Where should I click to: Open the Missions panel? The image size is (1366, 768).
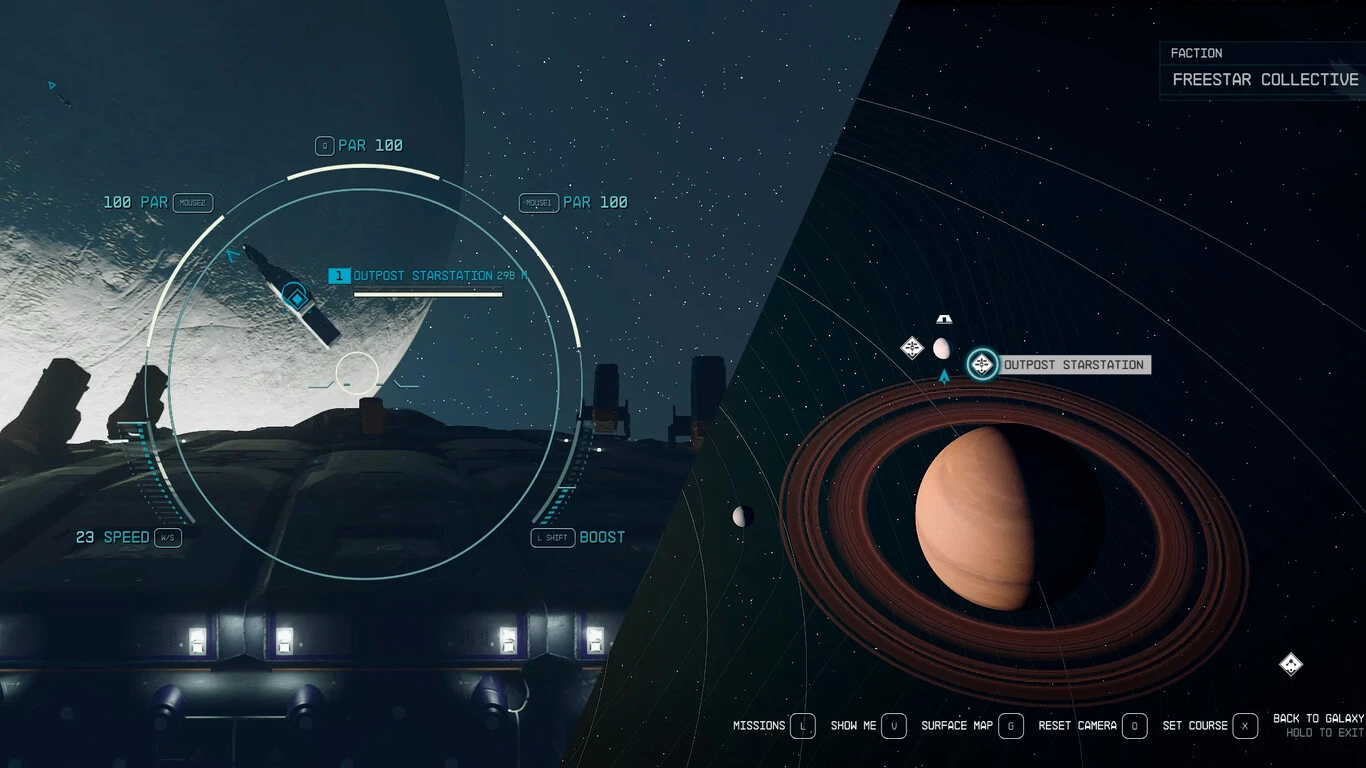click(802, 726)
